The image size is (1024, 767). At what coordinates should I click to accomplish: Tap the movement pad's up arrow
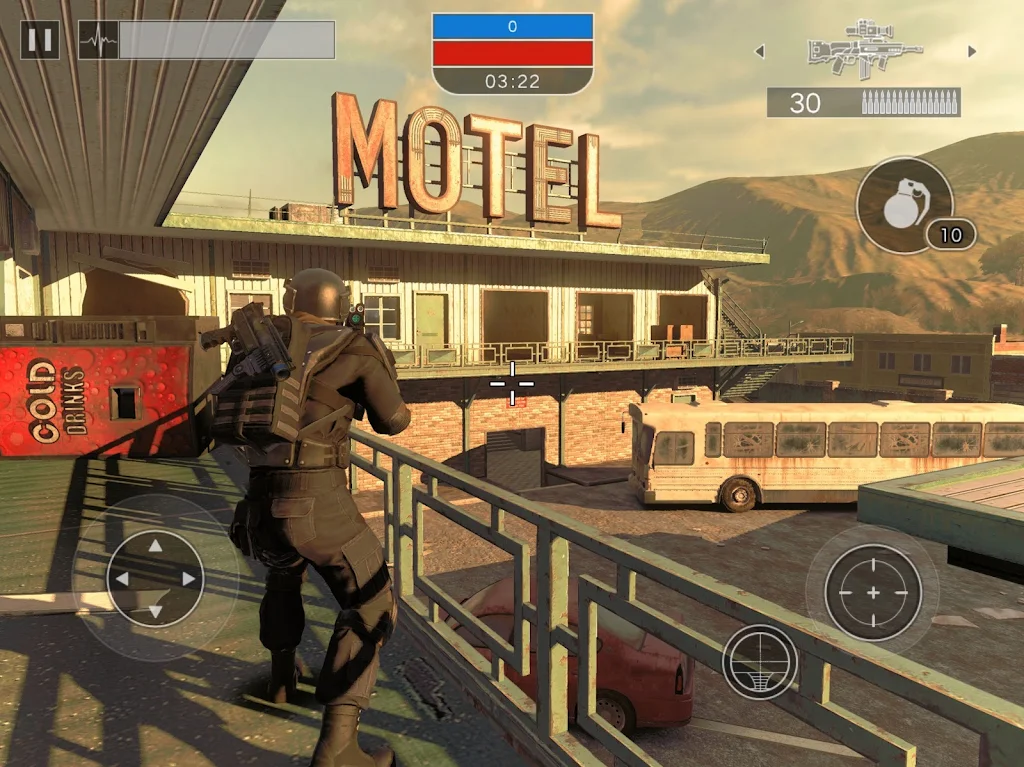[x=154, y=546]
